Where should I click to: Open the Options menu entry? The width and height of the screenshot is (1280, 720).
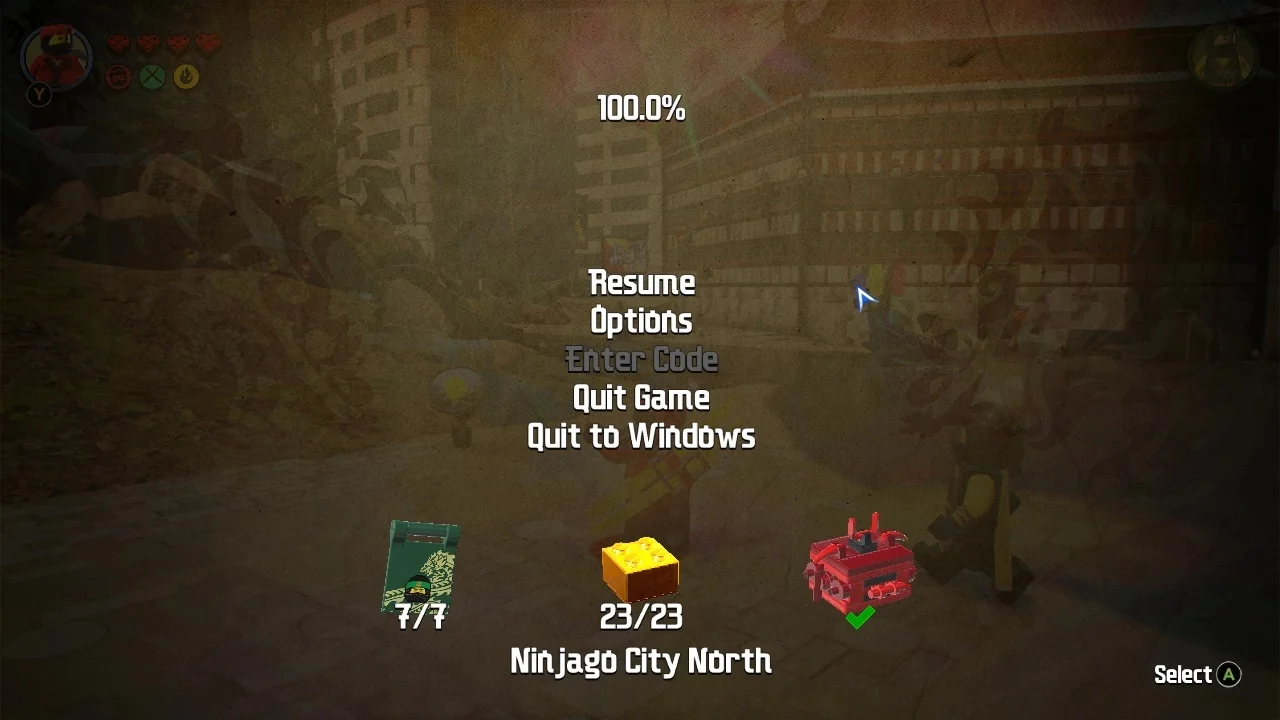[x=641, y=321]
